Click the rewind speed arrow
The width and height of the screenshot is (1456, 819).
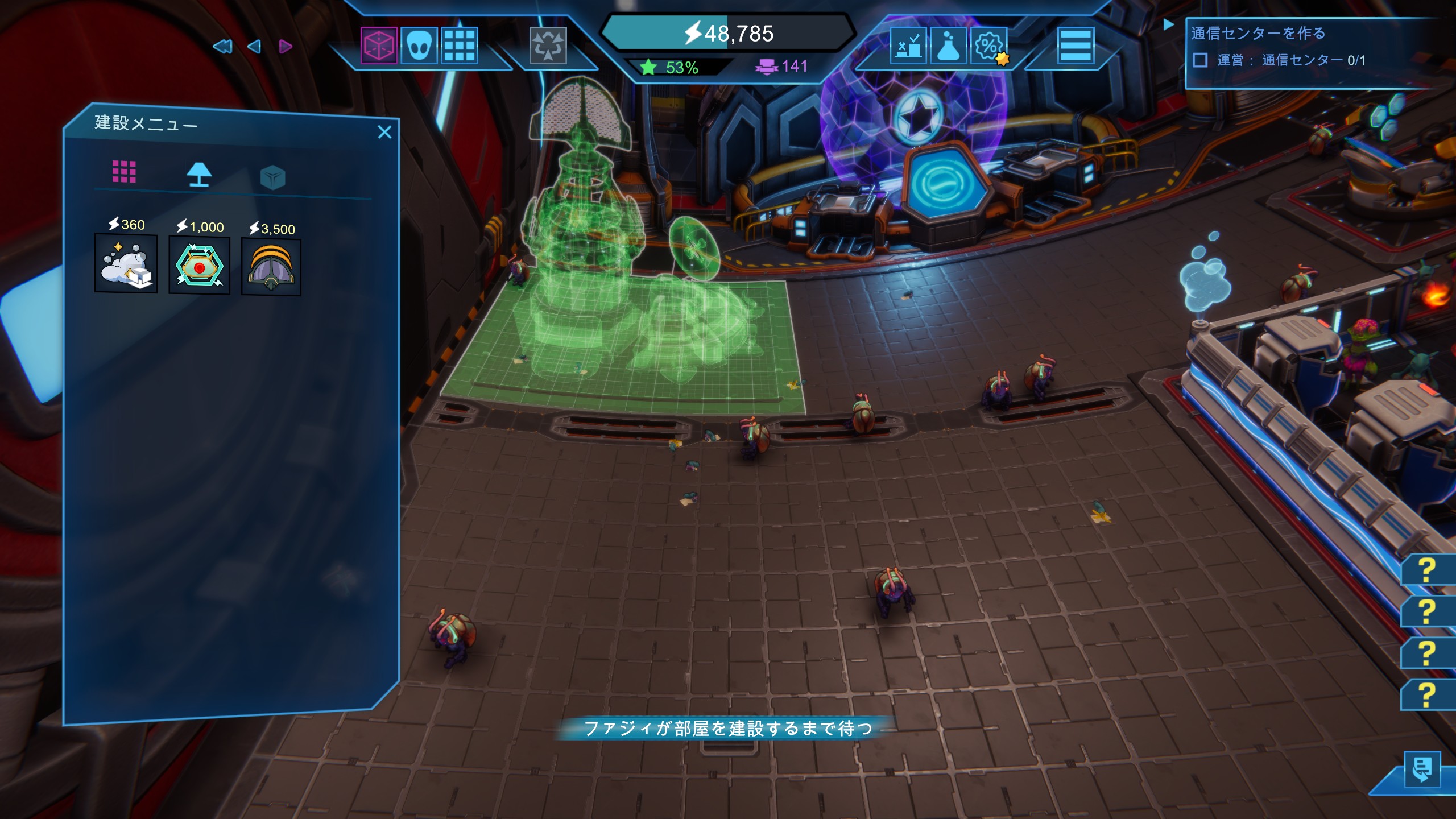point(222,47)
